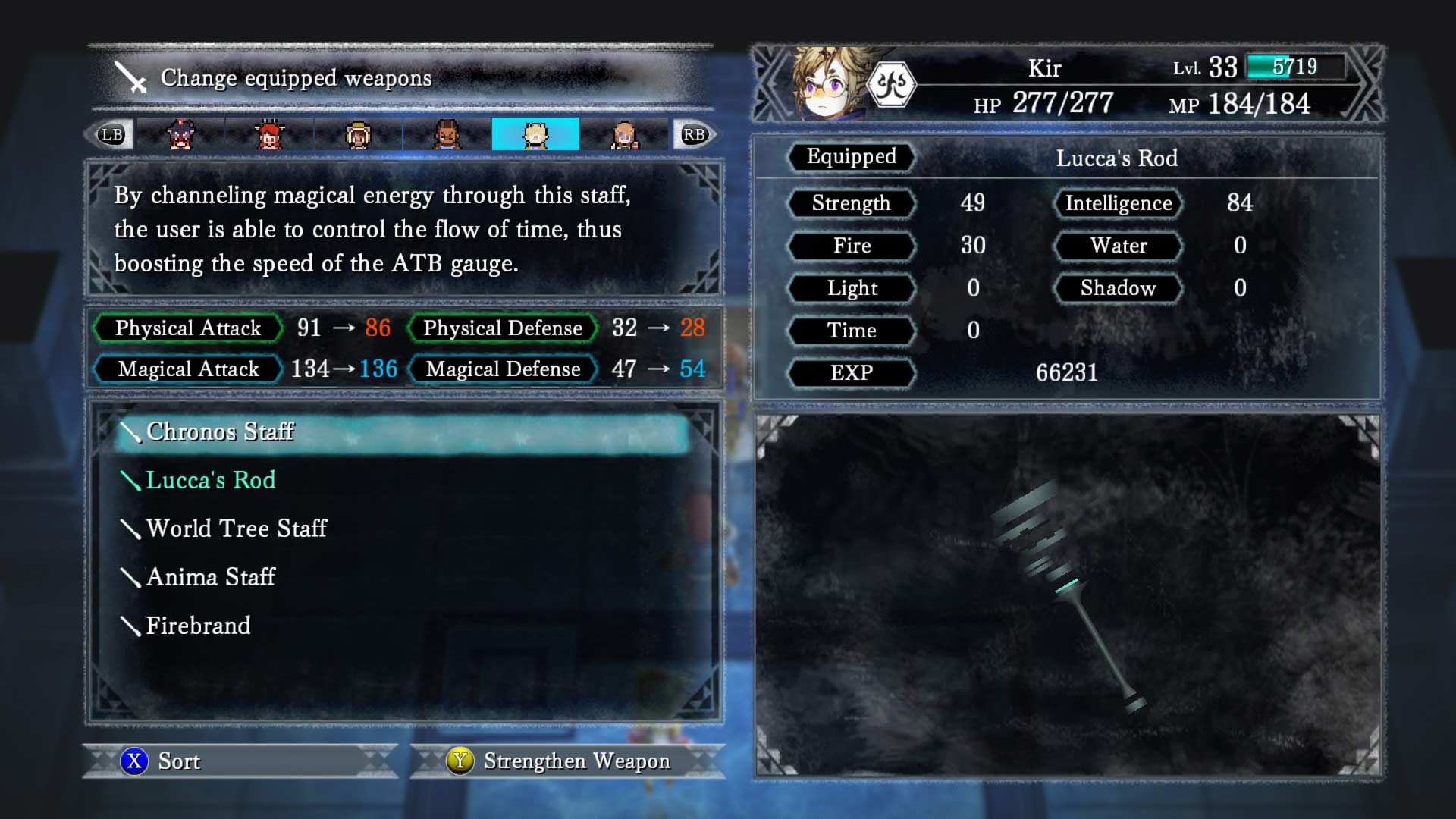1456x819 pixels.
Task: Choose Lucca's Rod from the weapon list
Action: tap(210, 481)
